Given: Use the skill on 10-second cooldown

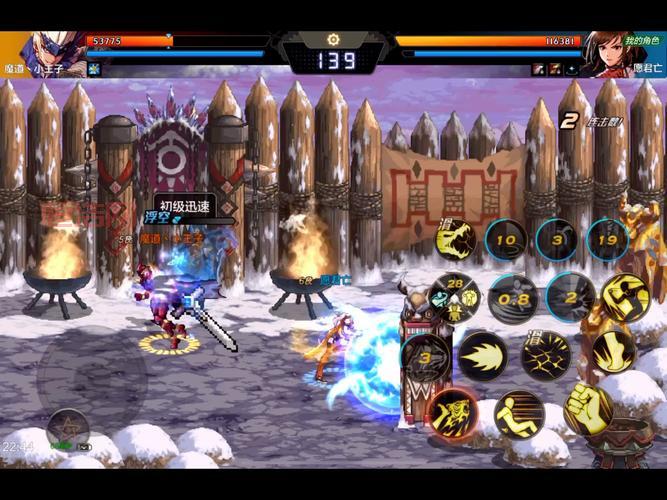Looking at the screenshot, I should 507,240.
